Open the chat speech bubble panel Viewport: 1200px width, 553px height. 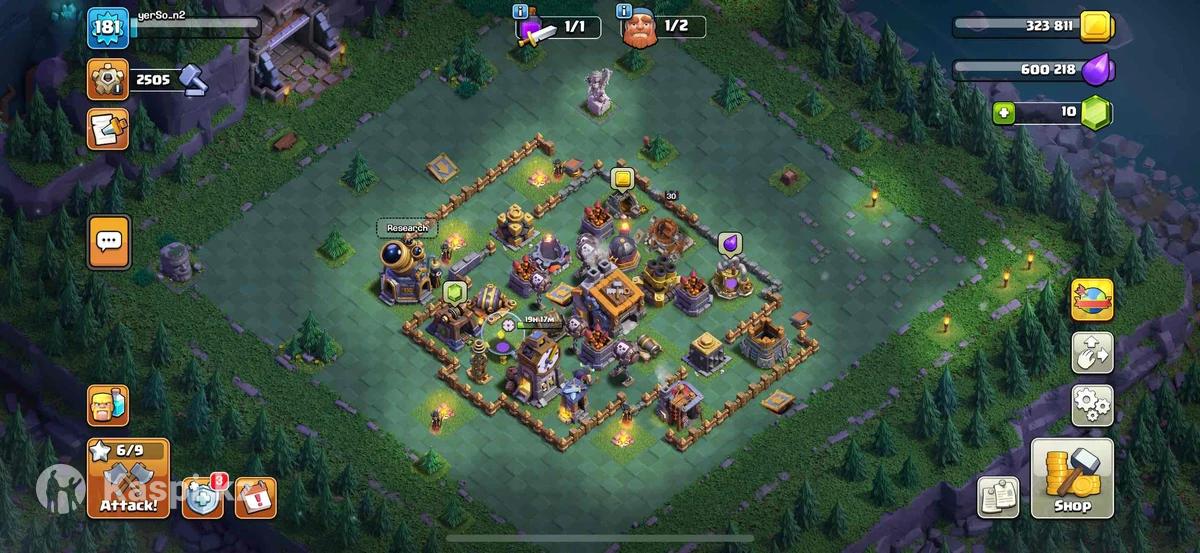coord(108,241)
